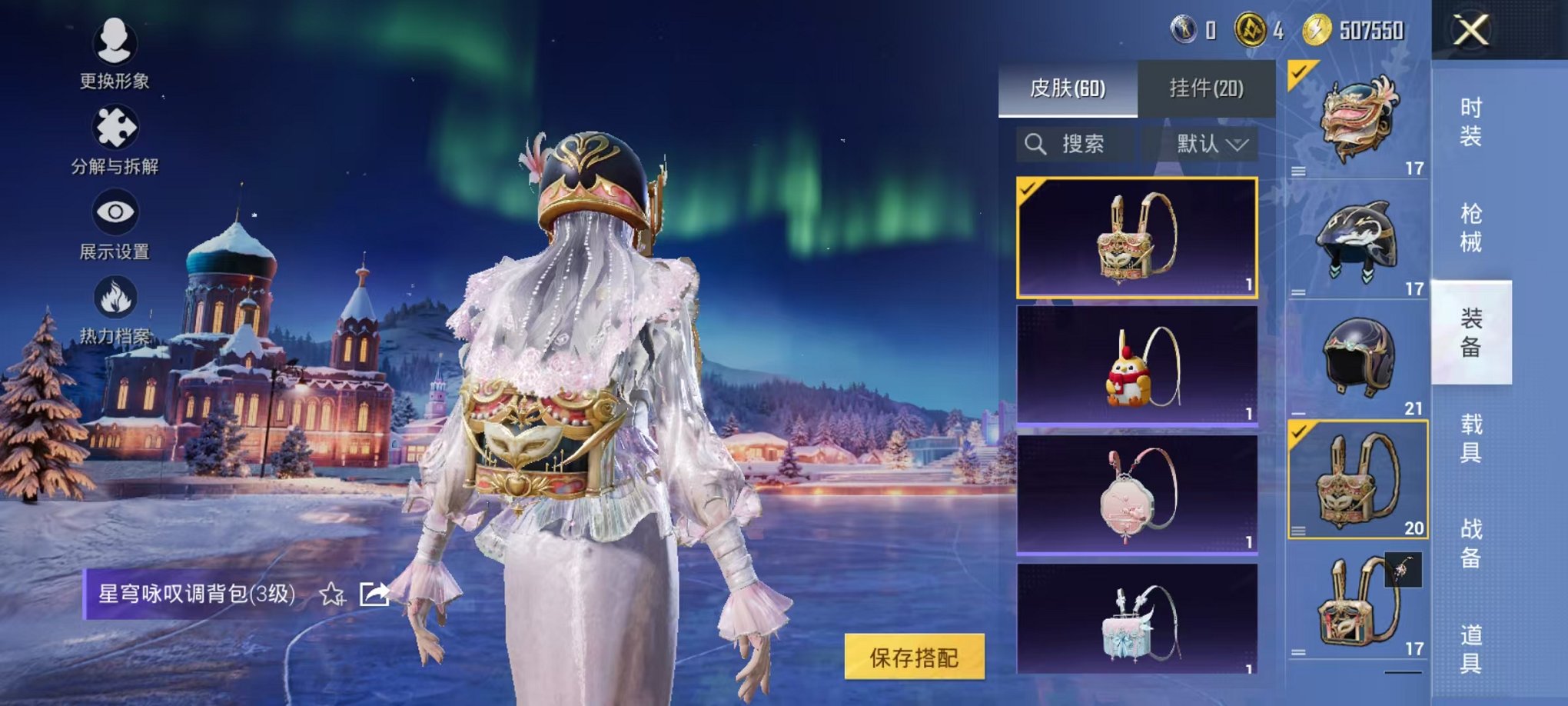This screenshot has width=1568, height=706.
Task: Toggle the checkmark on the top helmet item
Action: pyautogui.click(x=1298, y=73)
